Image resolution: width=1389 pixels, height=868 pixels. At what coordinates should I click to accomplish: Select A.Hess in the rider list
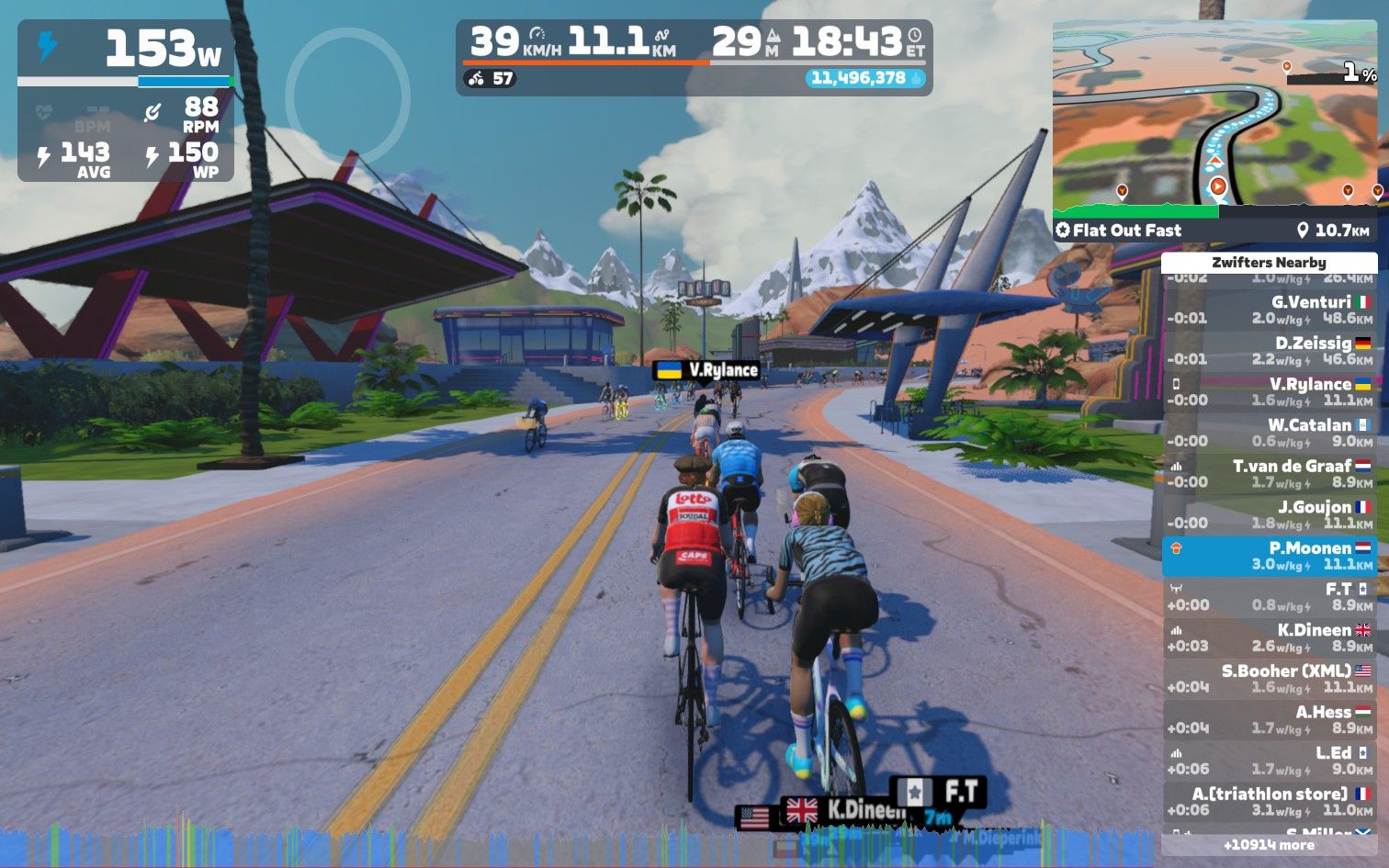point(1269,719)
